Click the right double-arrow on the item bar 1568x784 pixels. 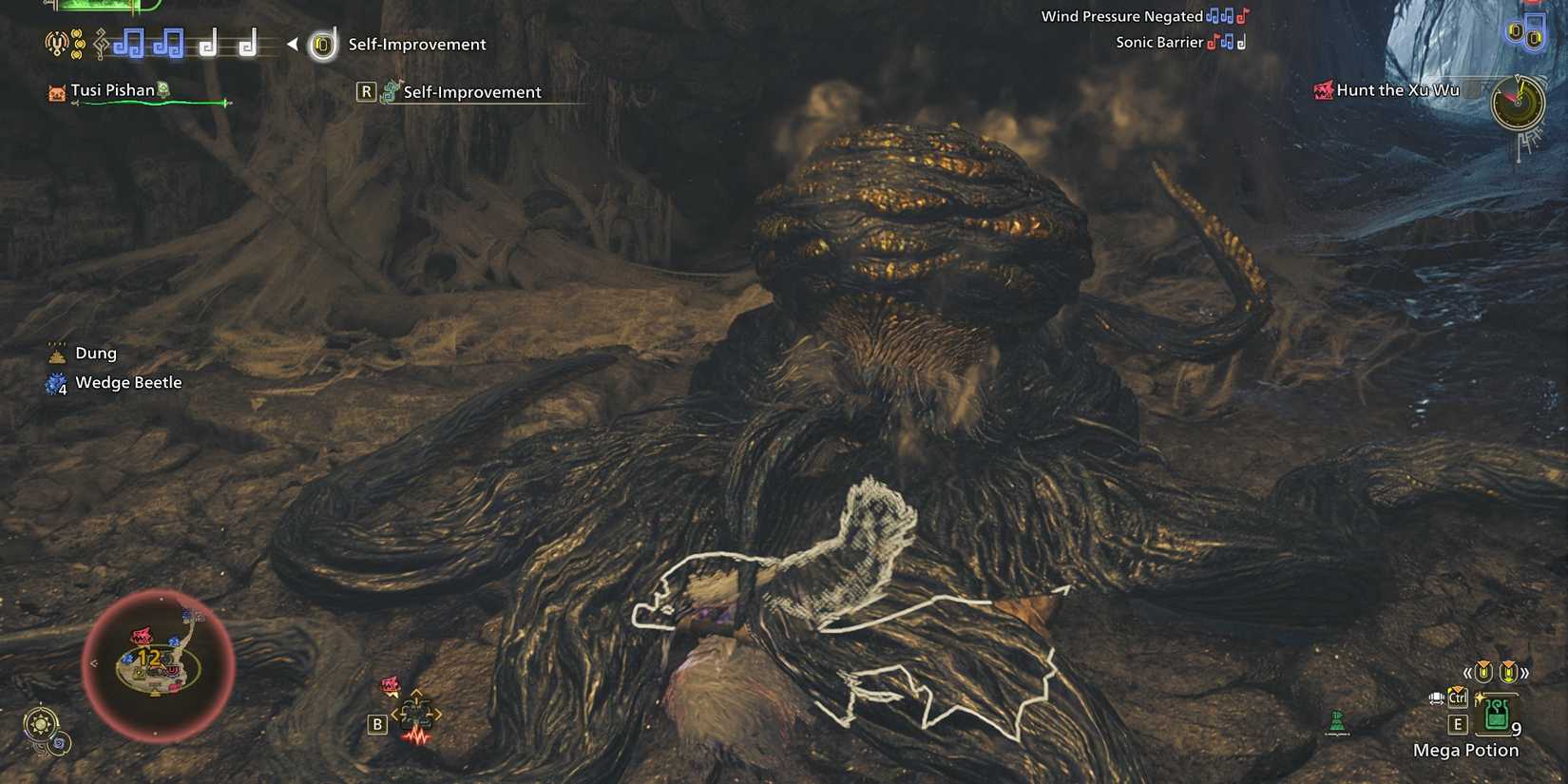[1525, 674]
